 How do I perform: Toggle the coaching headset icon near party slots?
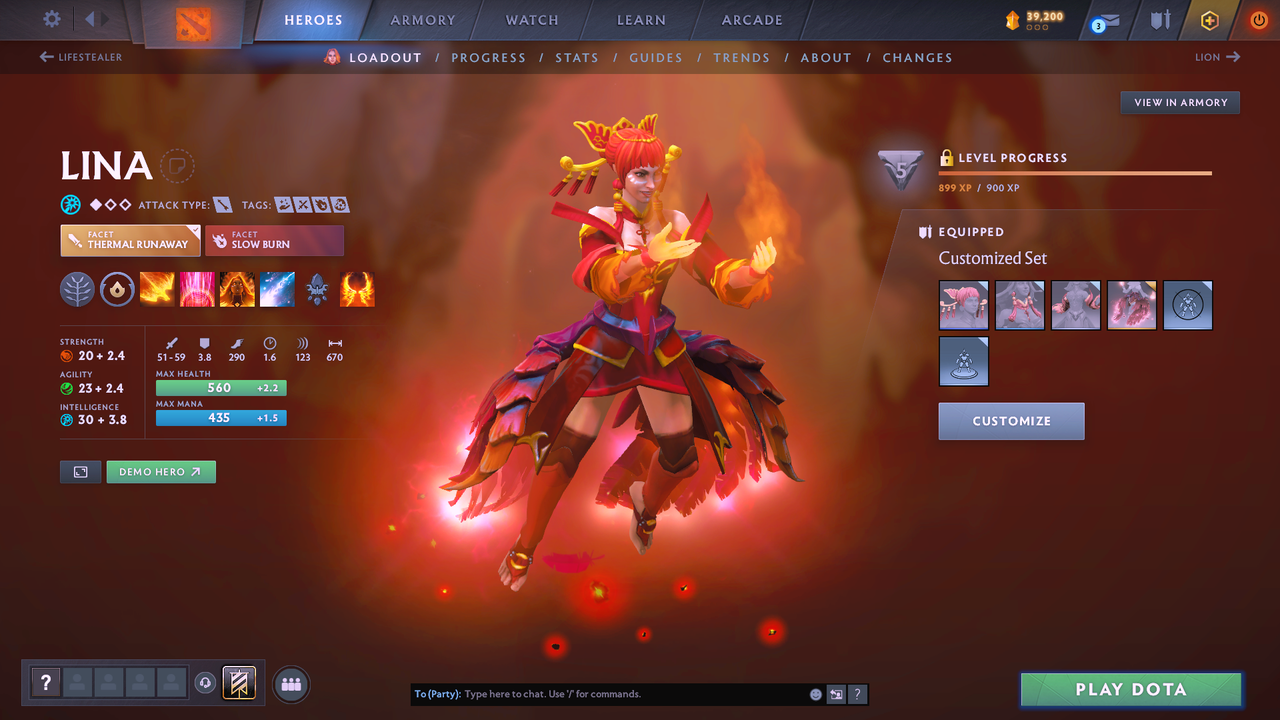click(x=207, y=682)
